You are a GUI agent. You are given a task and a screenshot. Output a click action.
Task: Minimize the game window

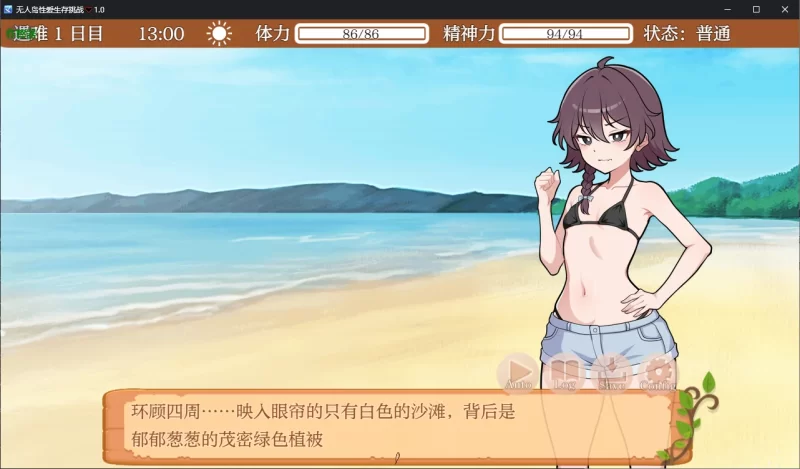tap(728, 9)
